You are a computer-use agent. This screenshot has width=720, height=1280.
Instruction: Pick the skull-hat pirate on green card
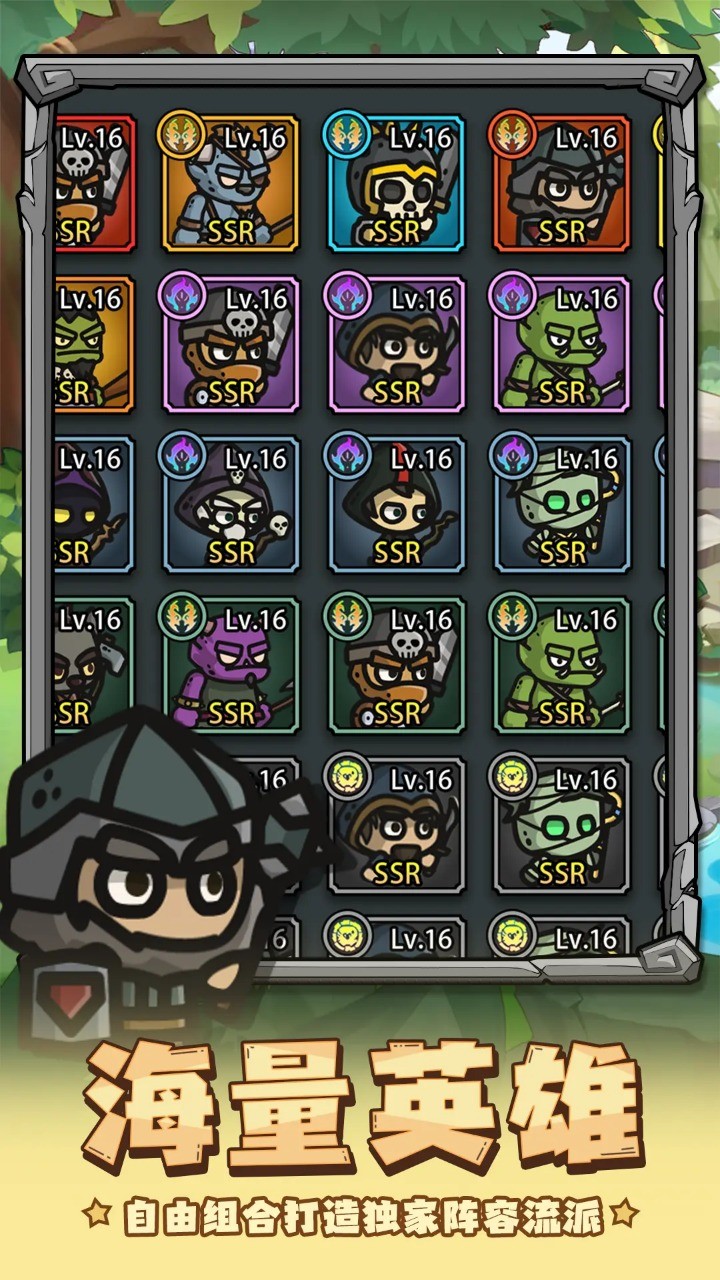[x=396, y=665]
